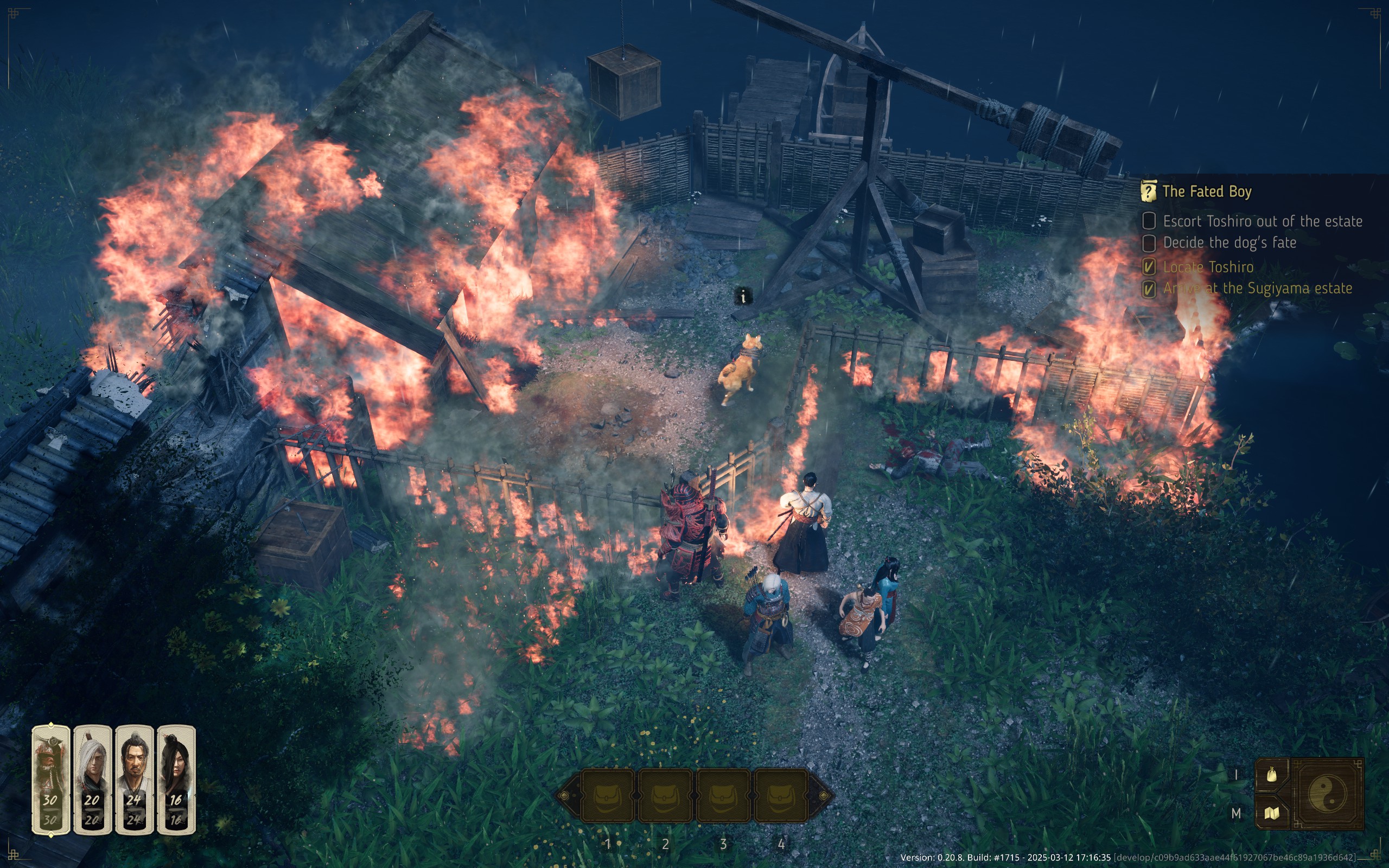Open The Fated Boy quest tracker
This screenshot has width=1389, height=868.
point(1206,192)
